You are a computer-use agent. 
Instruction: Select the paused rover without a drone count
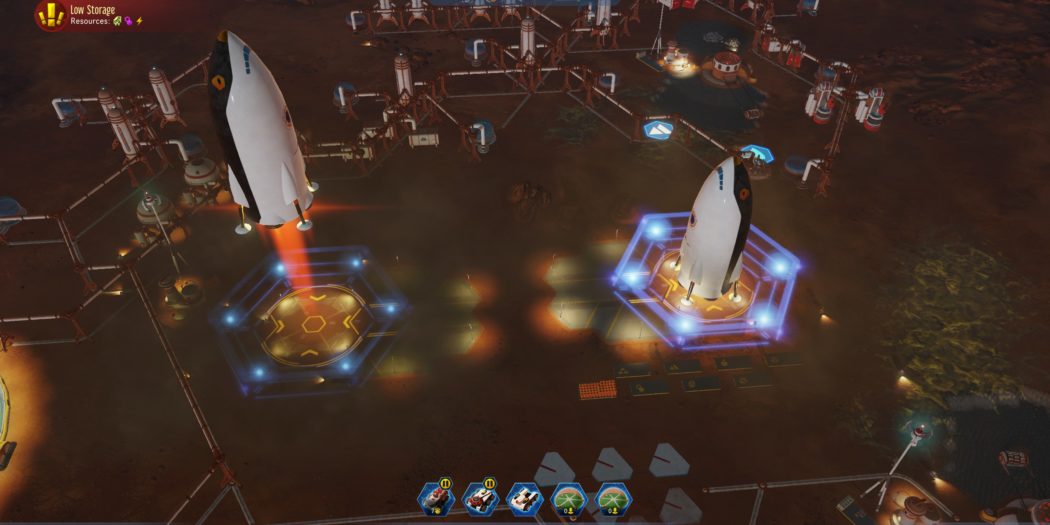point(481,498)
